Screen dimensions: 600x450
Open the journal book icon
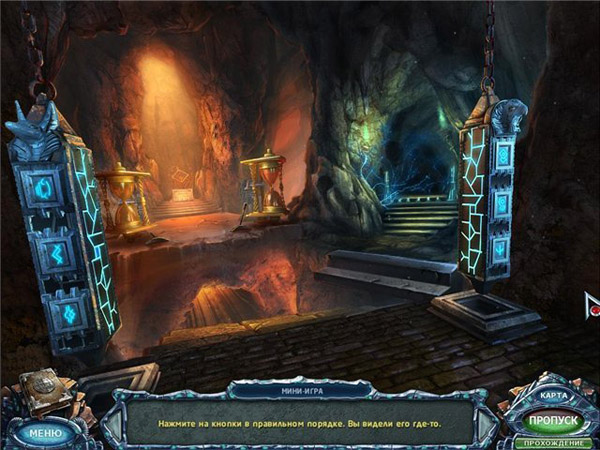(x=42, y=392)
